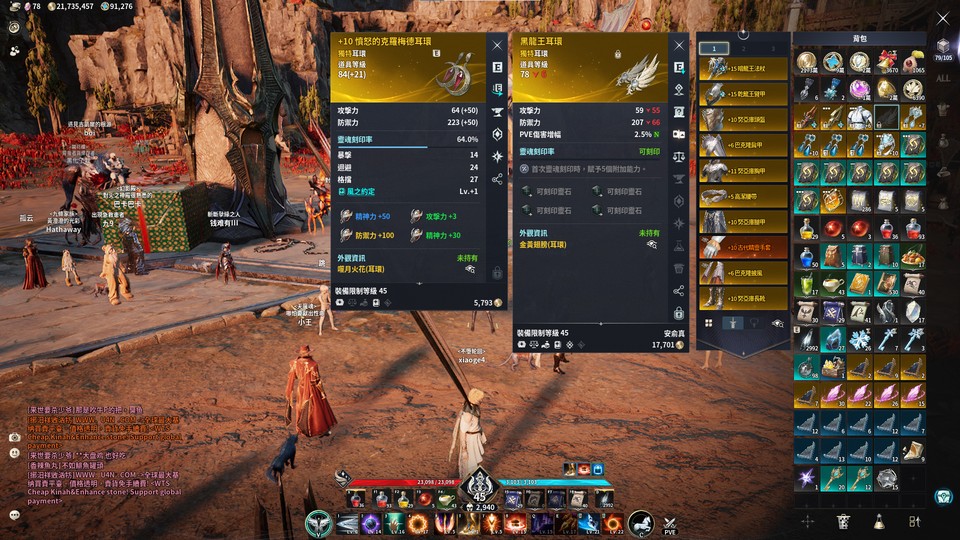Click the red bells item in bag
The image size is (960, 540).
click(x=886, y=63)
